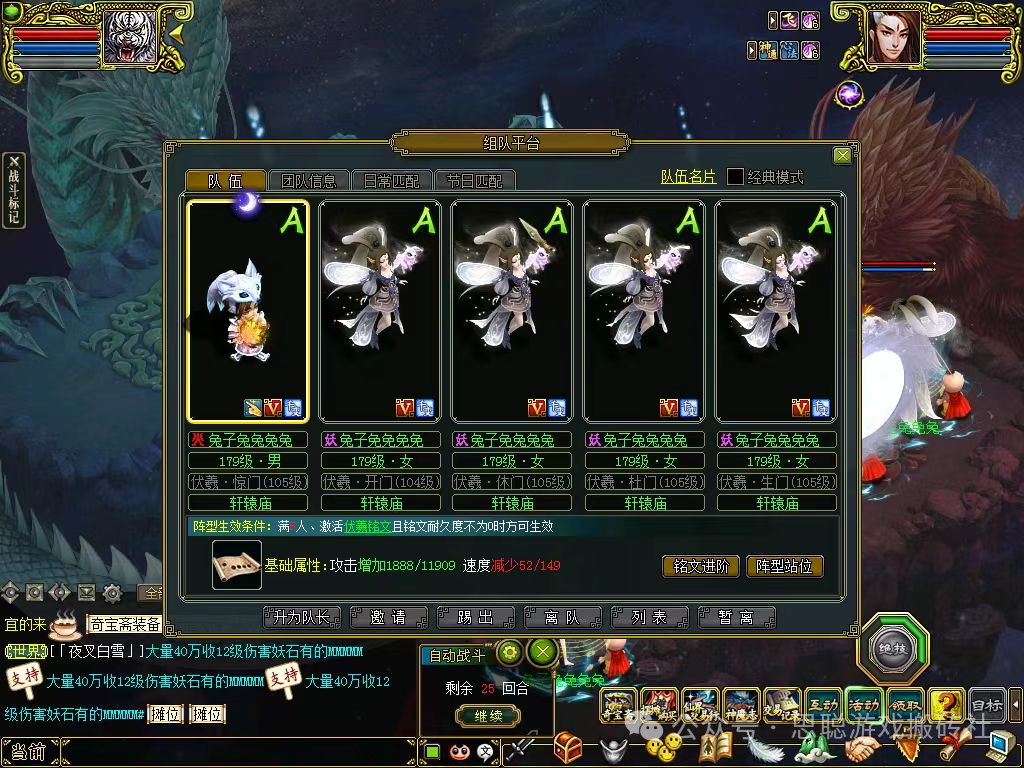Cancel auto battle with the green X

point(542,653)
